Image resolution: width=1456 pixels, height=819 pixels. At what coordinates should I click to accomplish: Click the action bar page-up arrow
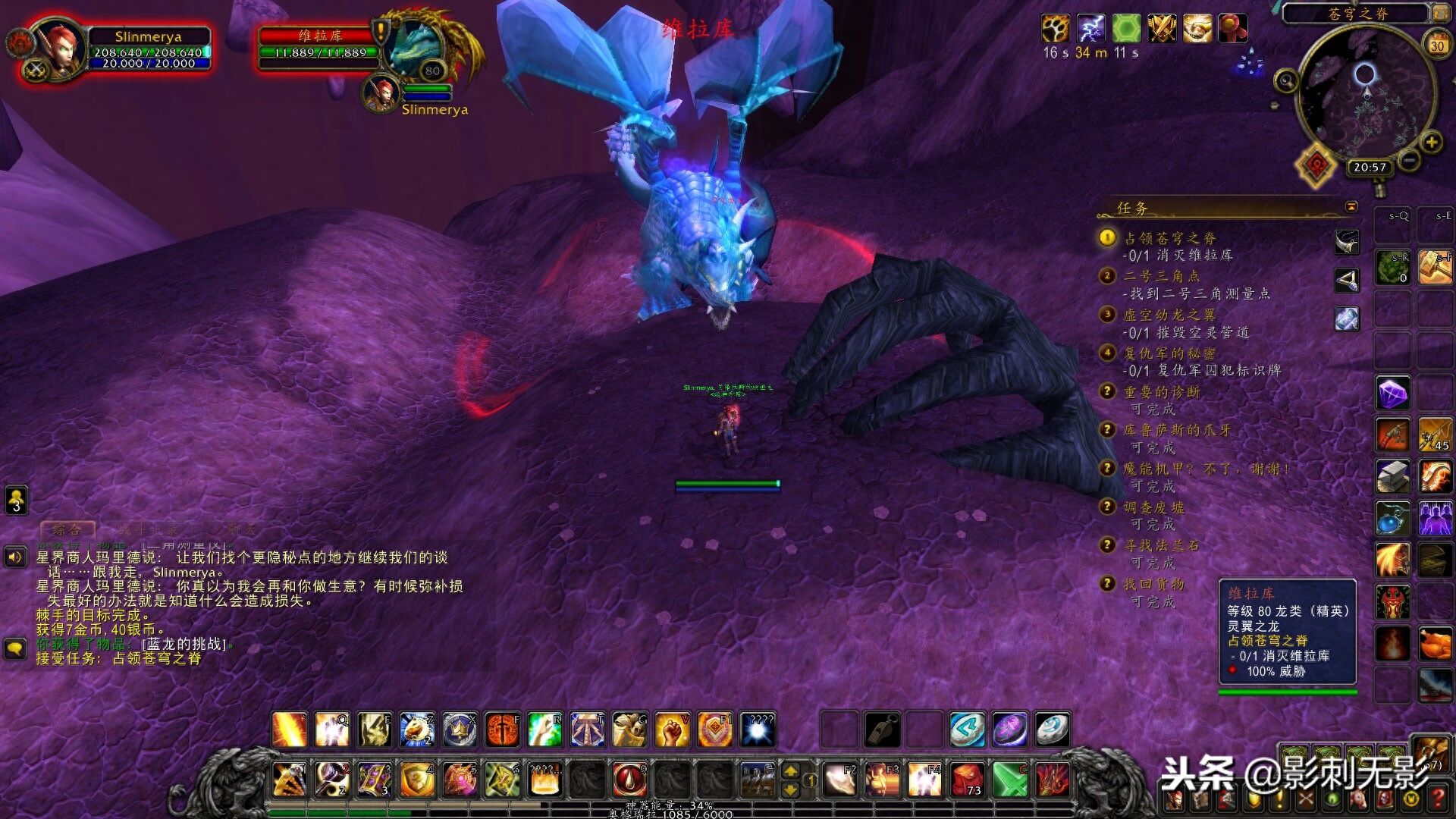click(790, 770)
